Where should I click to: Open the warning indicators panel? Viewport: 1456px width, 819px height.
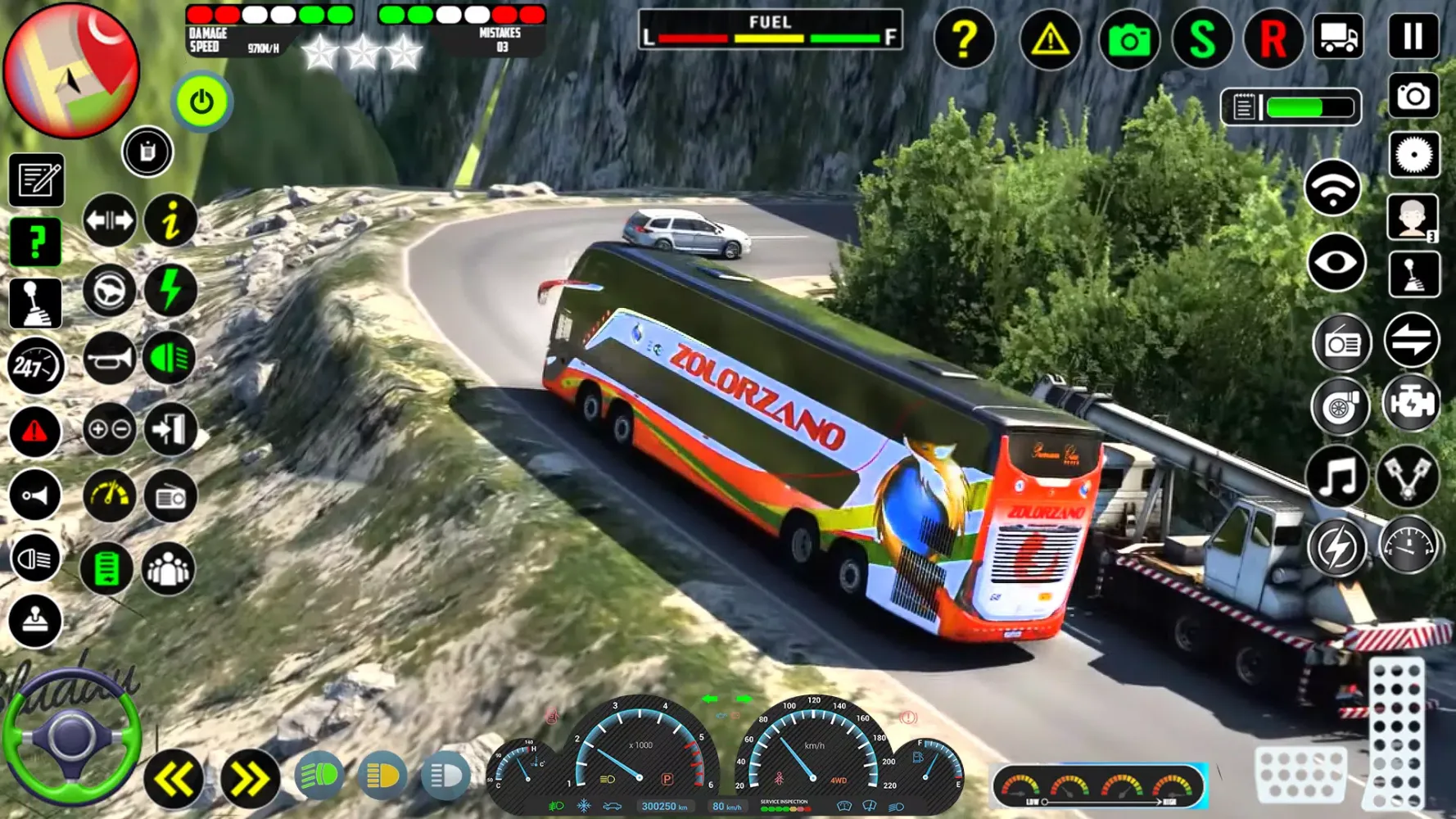click(x=1049, y=38)
